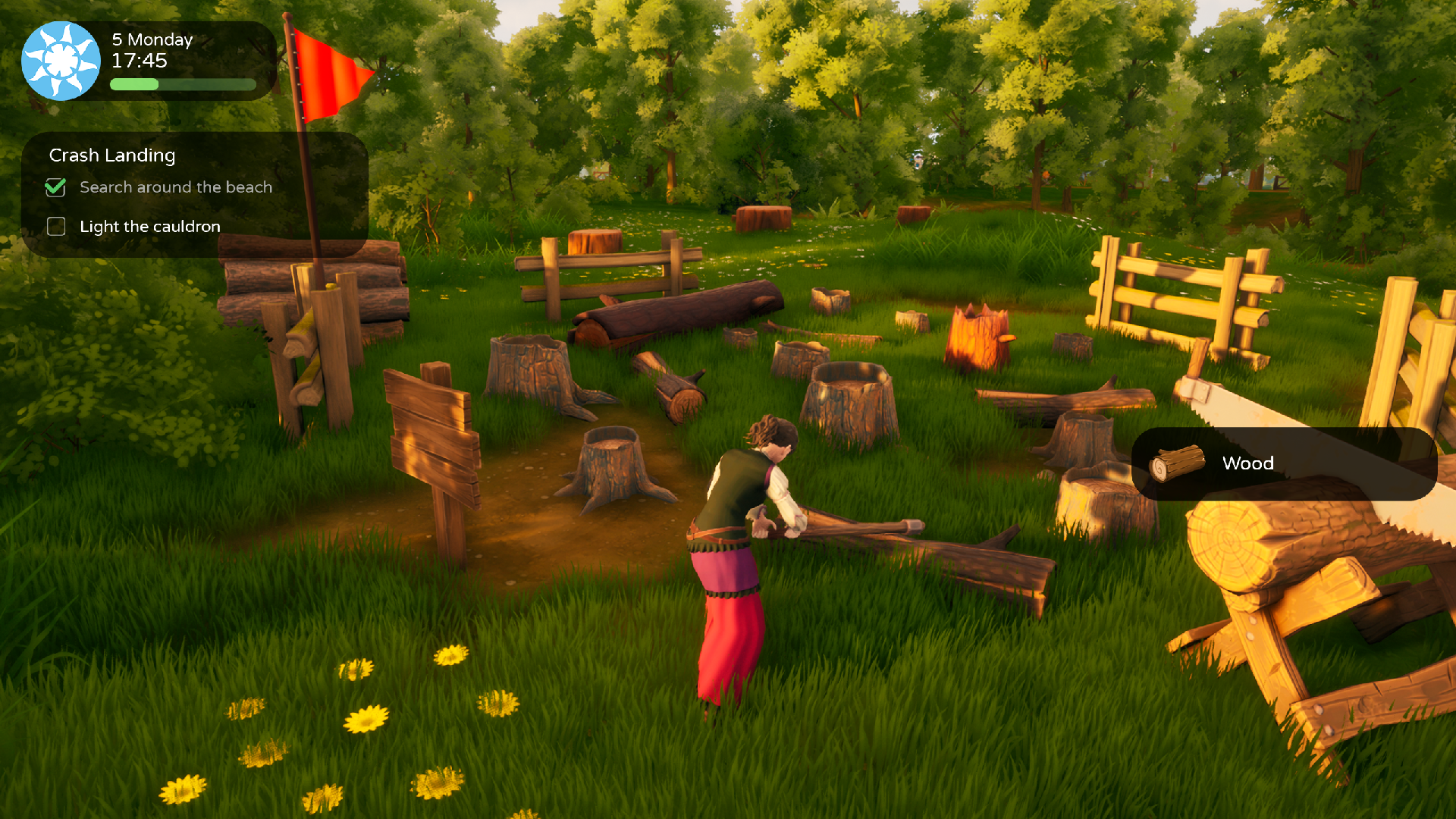
Task: Click the Light the cauldron text
Action: 149,226
